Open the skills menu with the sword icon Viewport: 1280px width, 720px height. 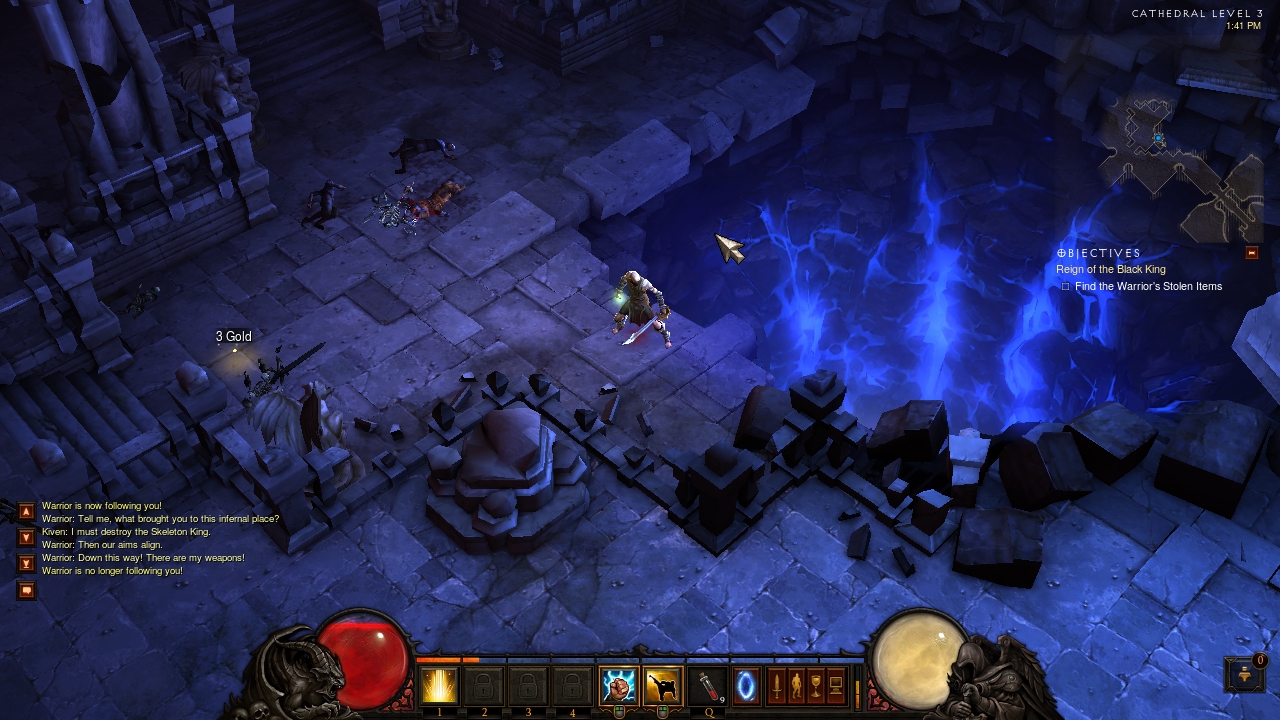[x=775, y=686]
